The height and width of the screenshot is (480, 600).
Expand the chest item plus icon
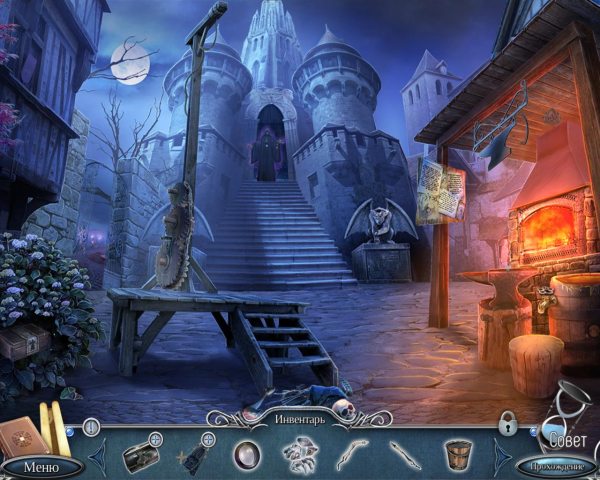[155, 437]
